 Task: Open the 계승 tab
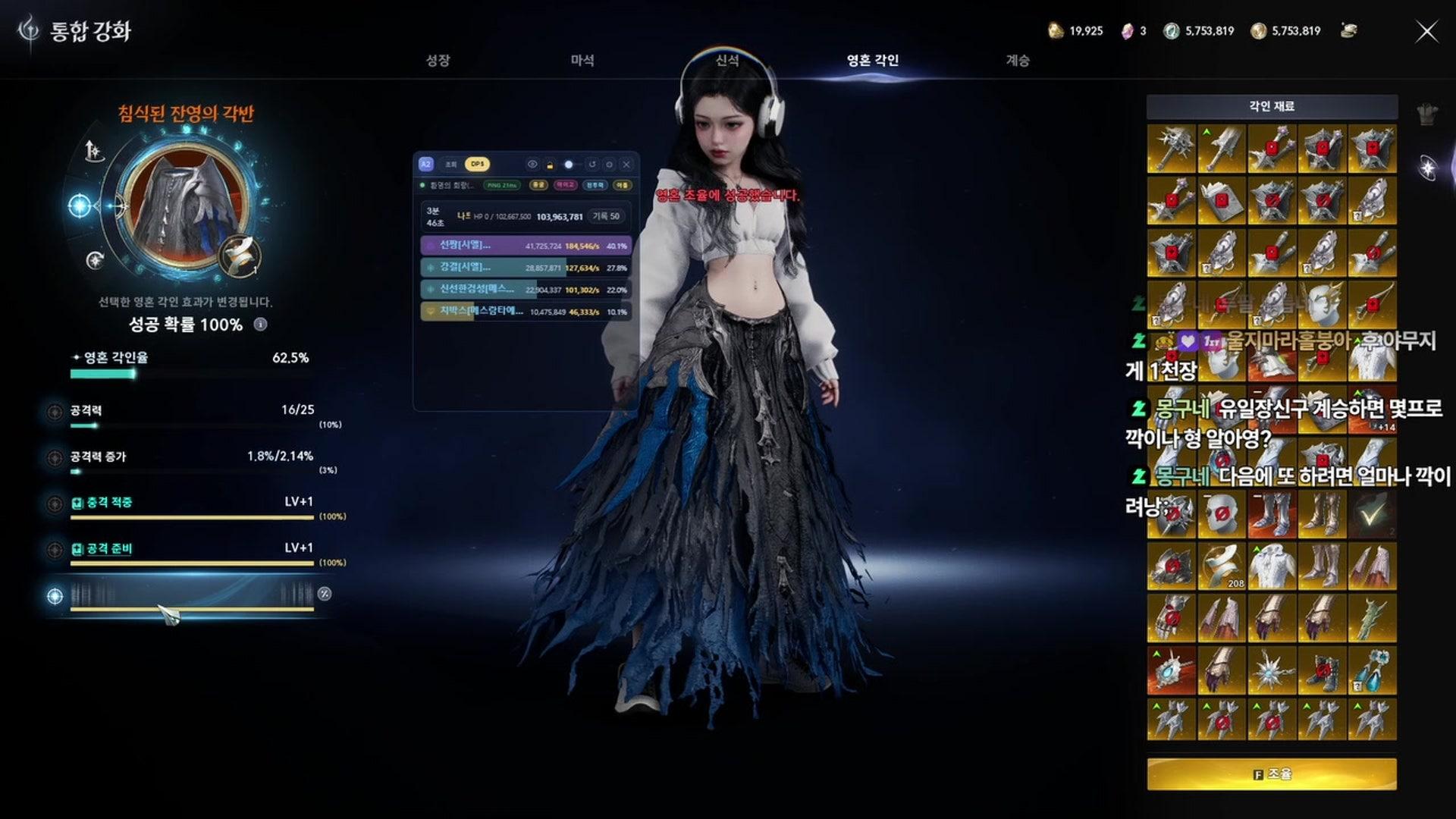click(1018, 61)
